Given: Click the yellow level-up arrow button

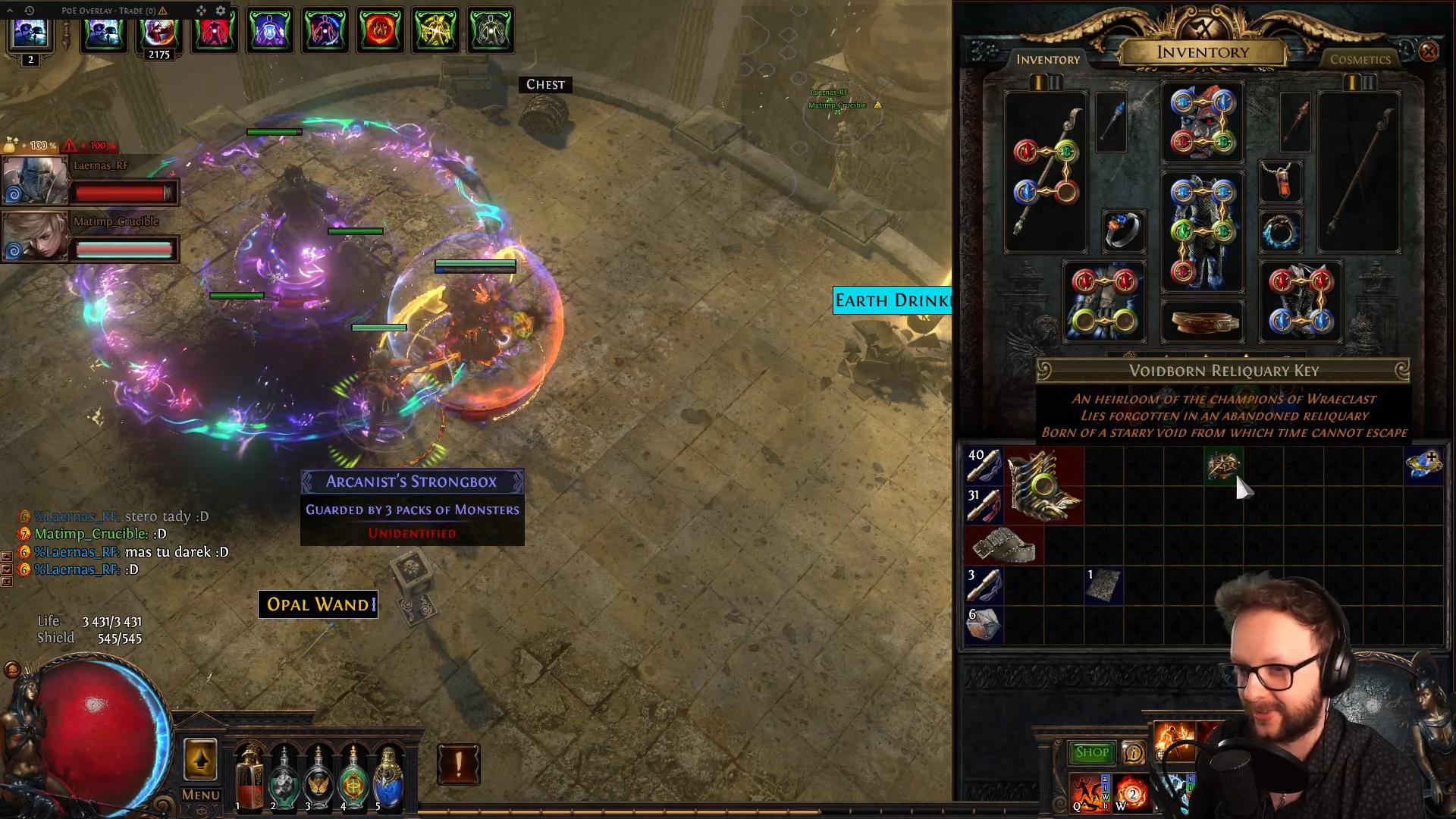Looking at the screenshot, I should [x=200, y=759].
